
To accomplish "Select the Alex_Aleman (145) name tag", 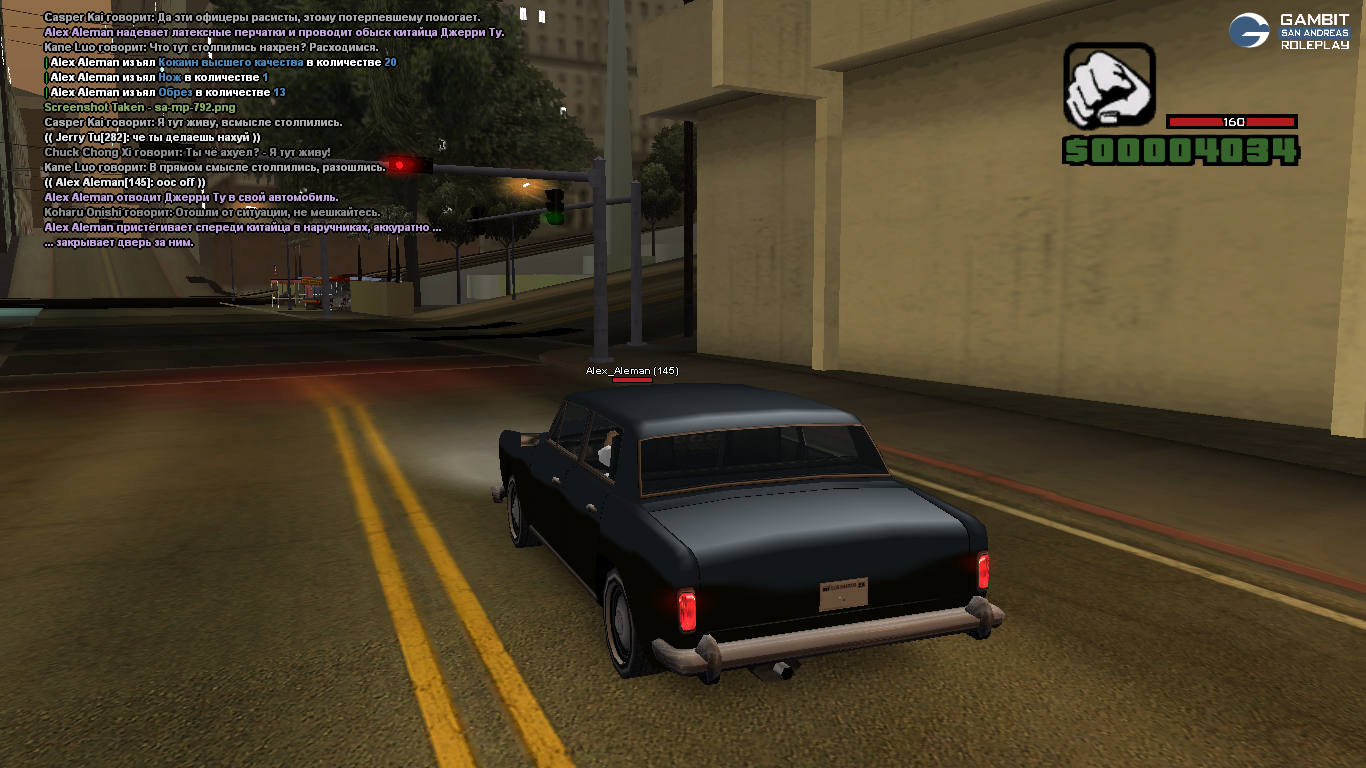I will click(632, 371).
